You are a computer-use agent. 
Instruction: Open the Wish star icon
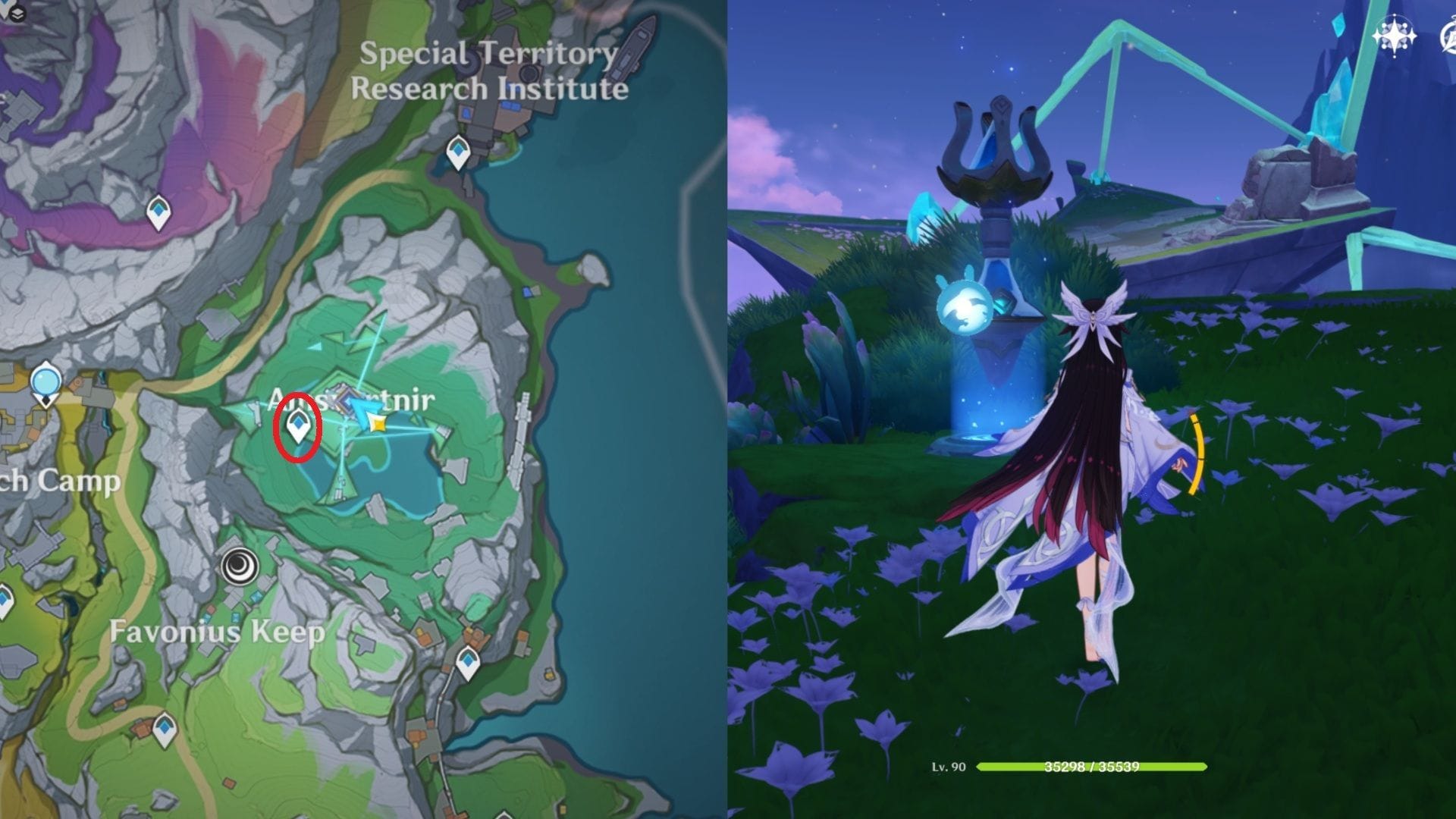pos(1394,36)
